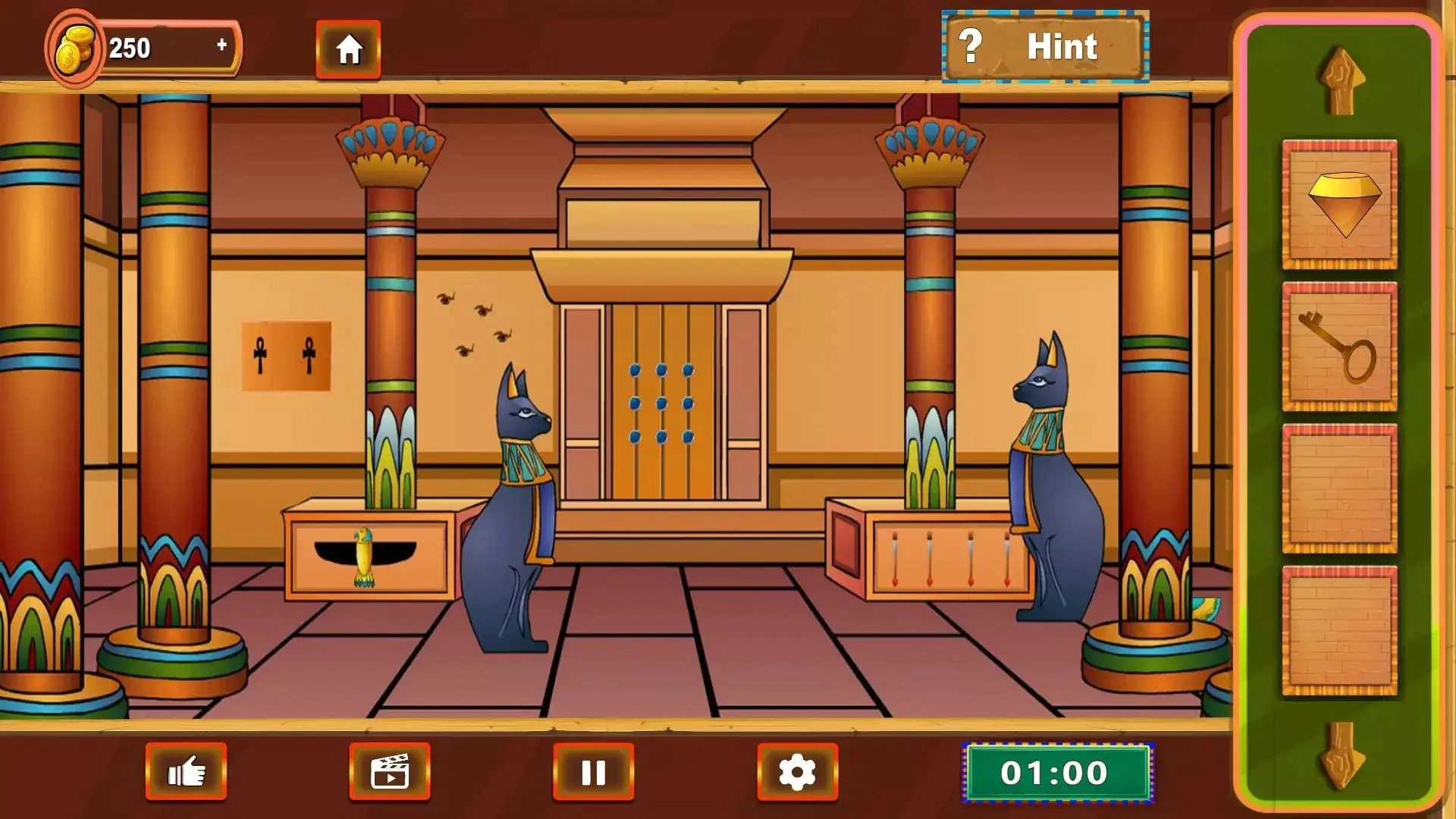Click the timer showing 01:00
Image resolution: width=1456 pixels, height=819 pixels.
coord(1056,772)
